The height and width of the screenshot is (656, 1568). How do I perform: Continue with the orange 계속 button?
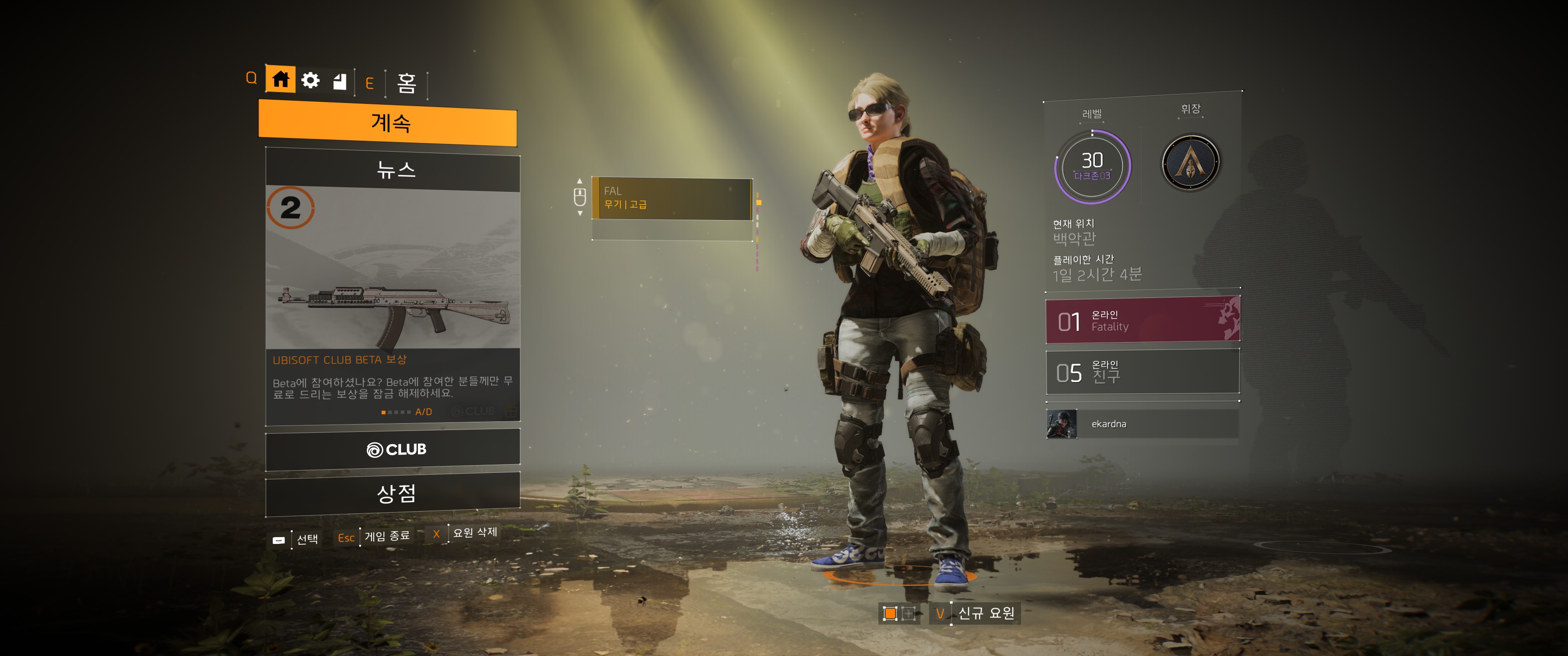coord(388,123)
